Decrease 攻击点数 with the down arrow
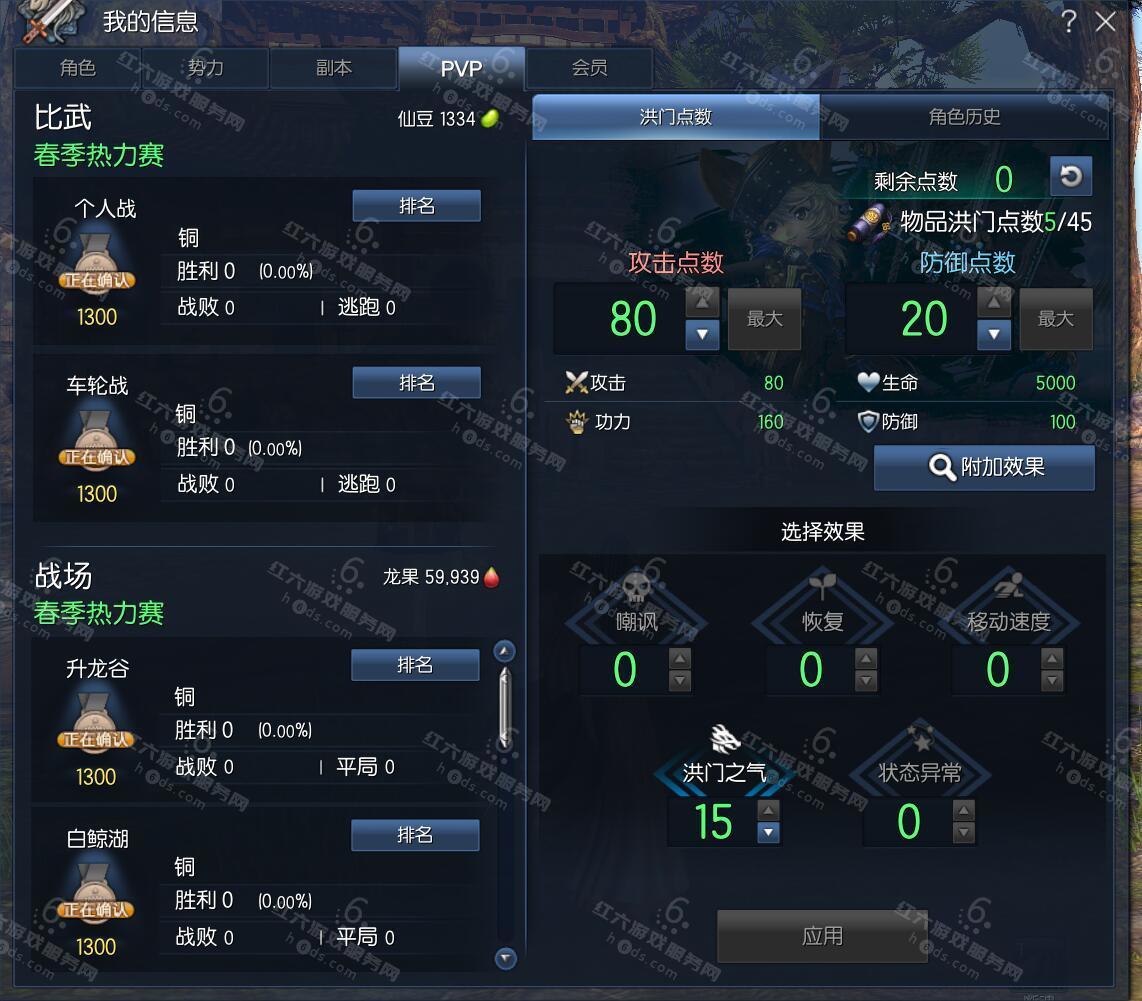This screenshot has height=1001, width=1142. pyautogui.click(x=702, y=334)
